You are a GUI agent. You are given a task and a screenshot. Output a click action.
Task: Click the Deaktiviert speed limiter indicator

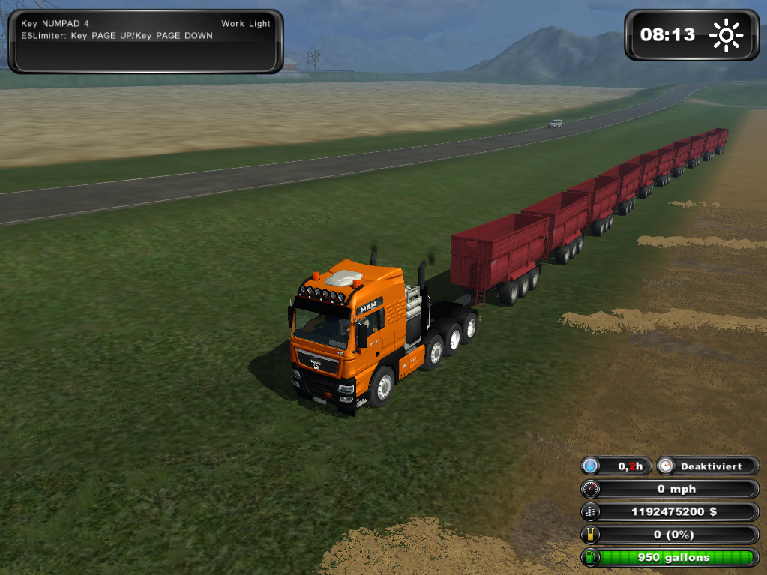coord(708,466)
